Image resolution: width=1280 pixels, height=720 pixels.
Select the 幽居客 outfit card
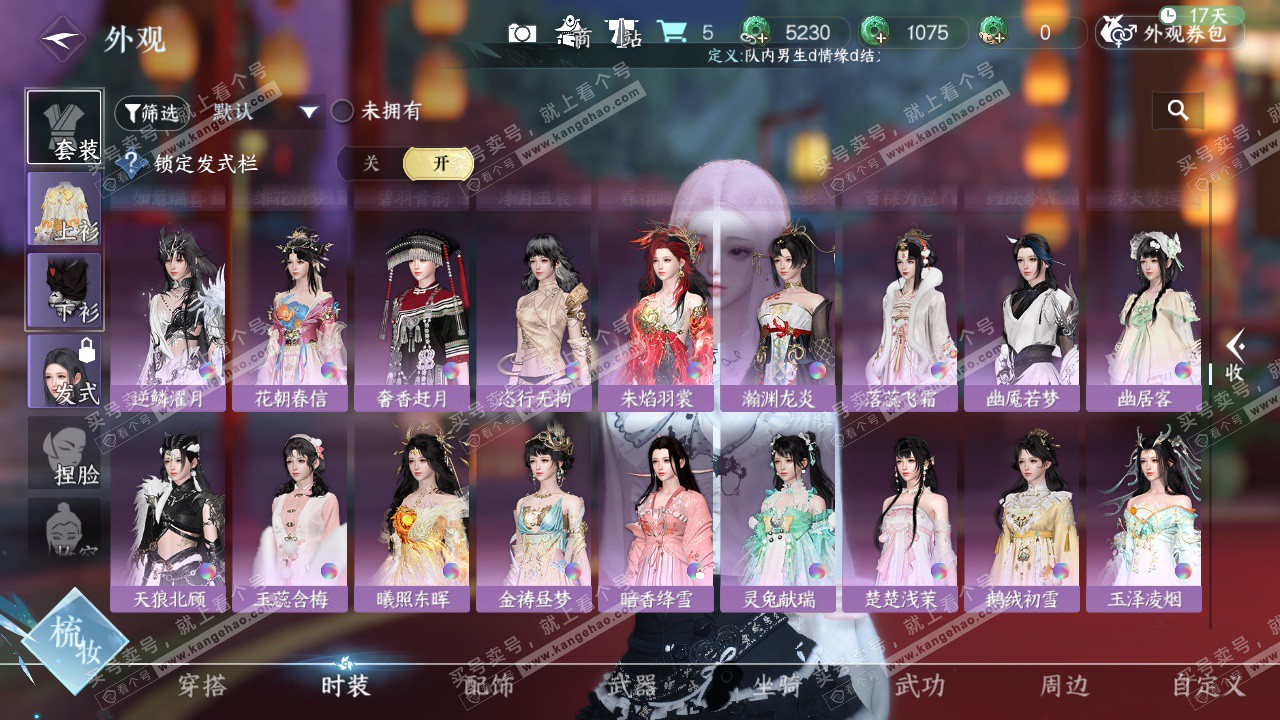coord(1144,320)
